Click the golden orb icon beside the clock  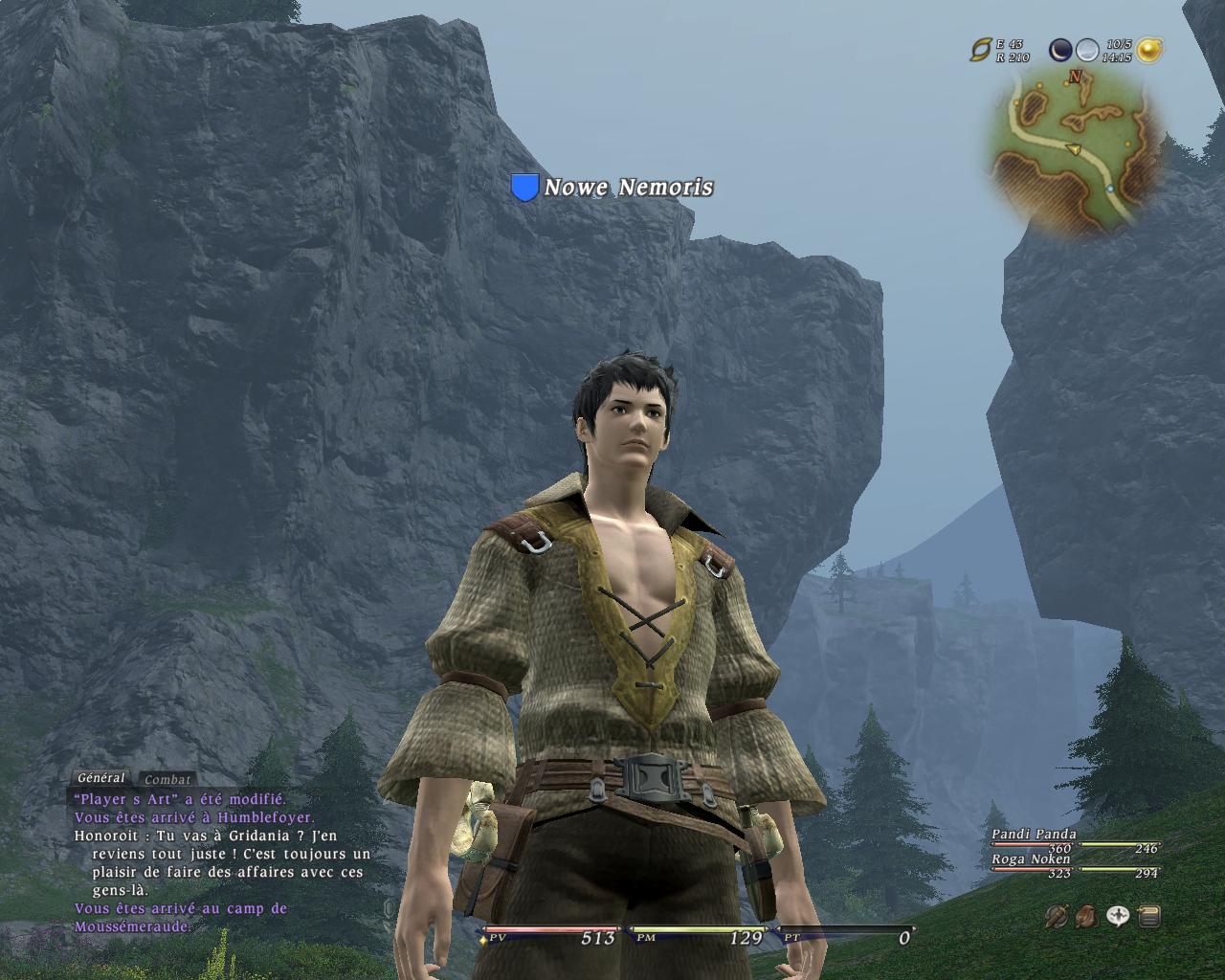[1149, 50]
